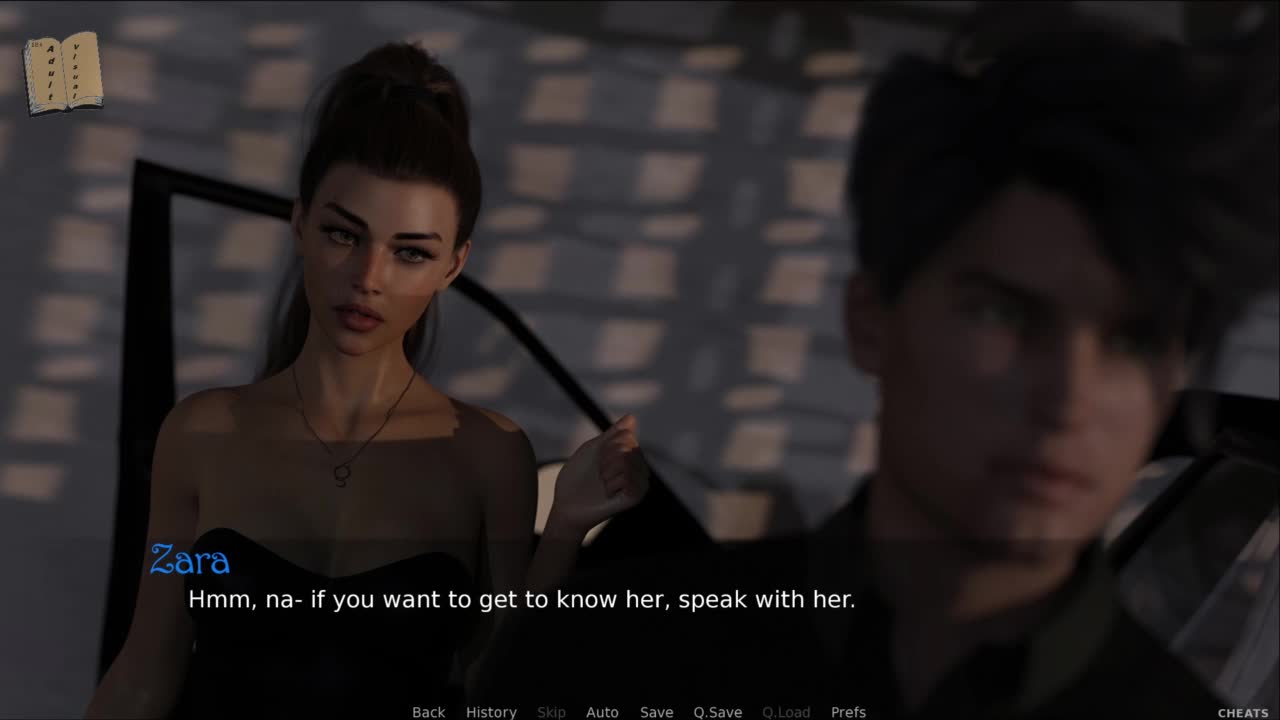Open the Prefs settings menu
Image resolution: width=1280 pixels, height=720 pixels.
pos(848,712)
